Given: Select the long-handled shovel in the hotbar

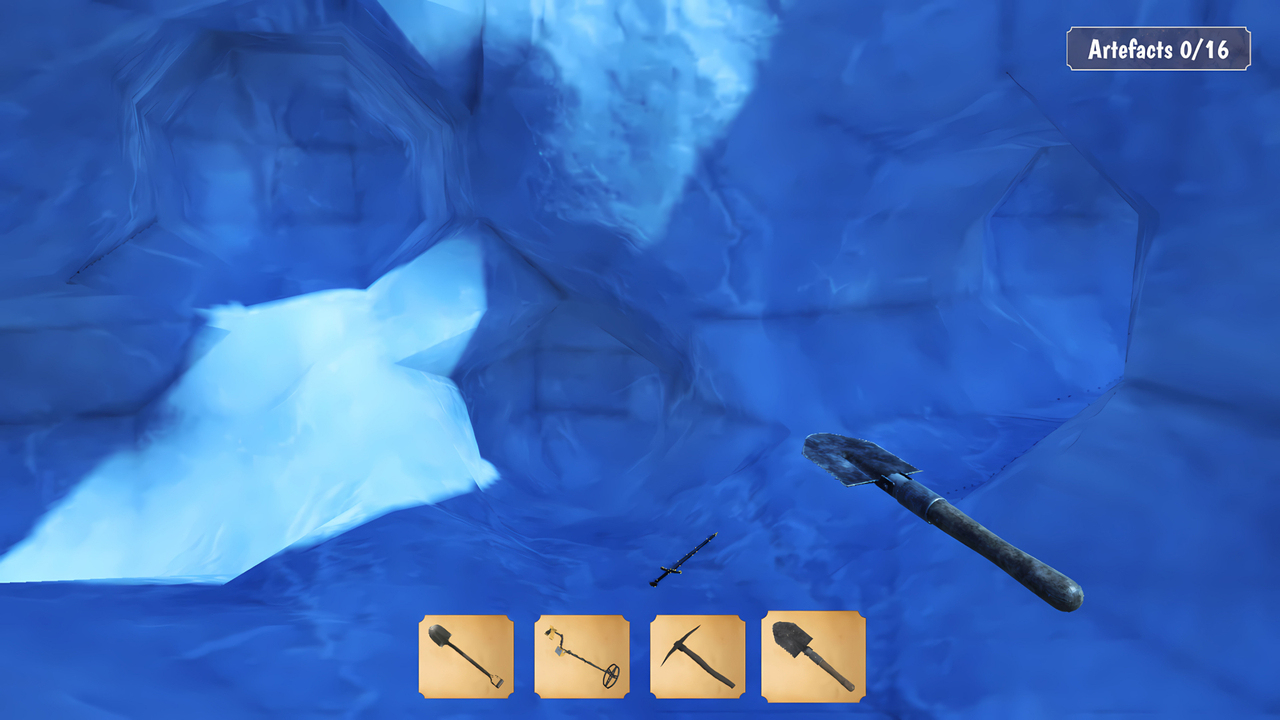Looking at the screenshot, I should click(x=466, y=658).
